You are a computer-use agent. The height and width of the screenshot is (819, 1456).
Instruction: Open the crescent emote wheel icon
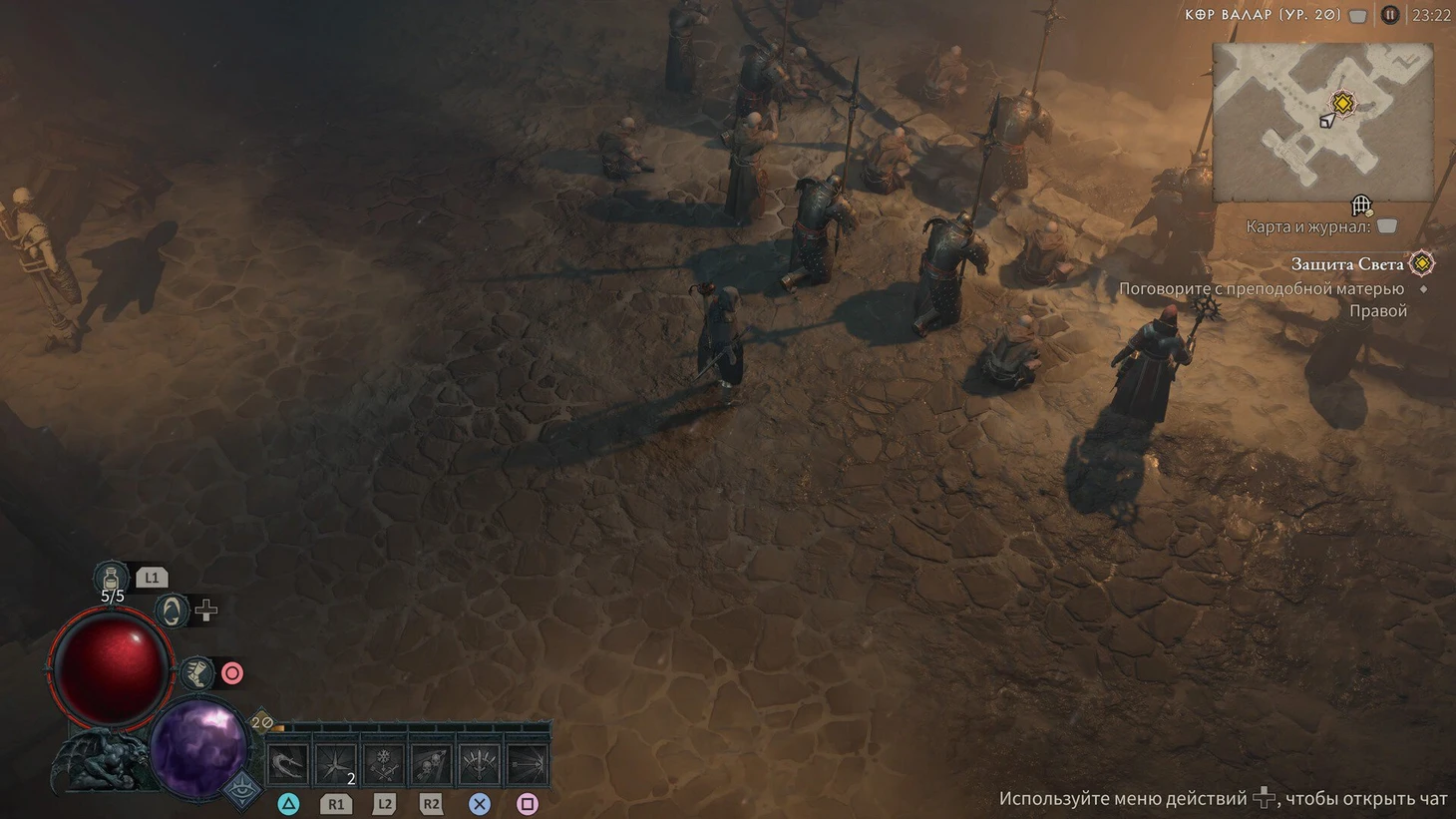(x=172, y=611)
